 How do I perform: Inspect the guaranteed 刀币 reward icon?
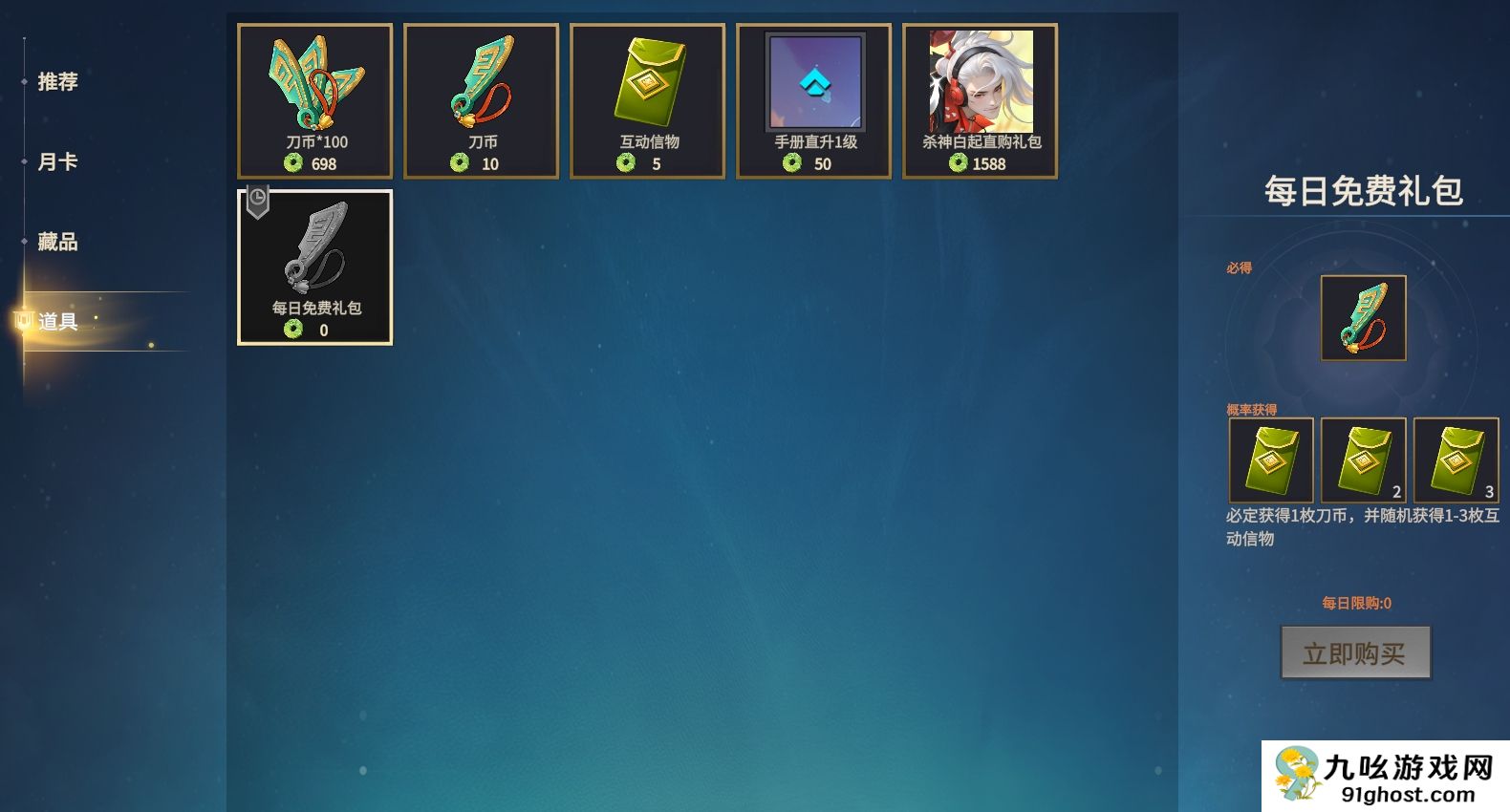1363,318
